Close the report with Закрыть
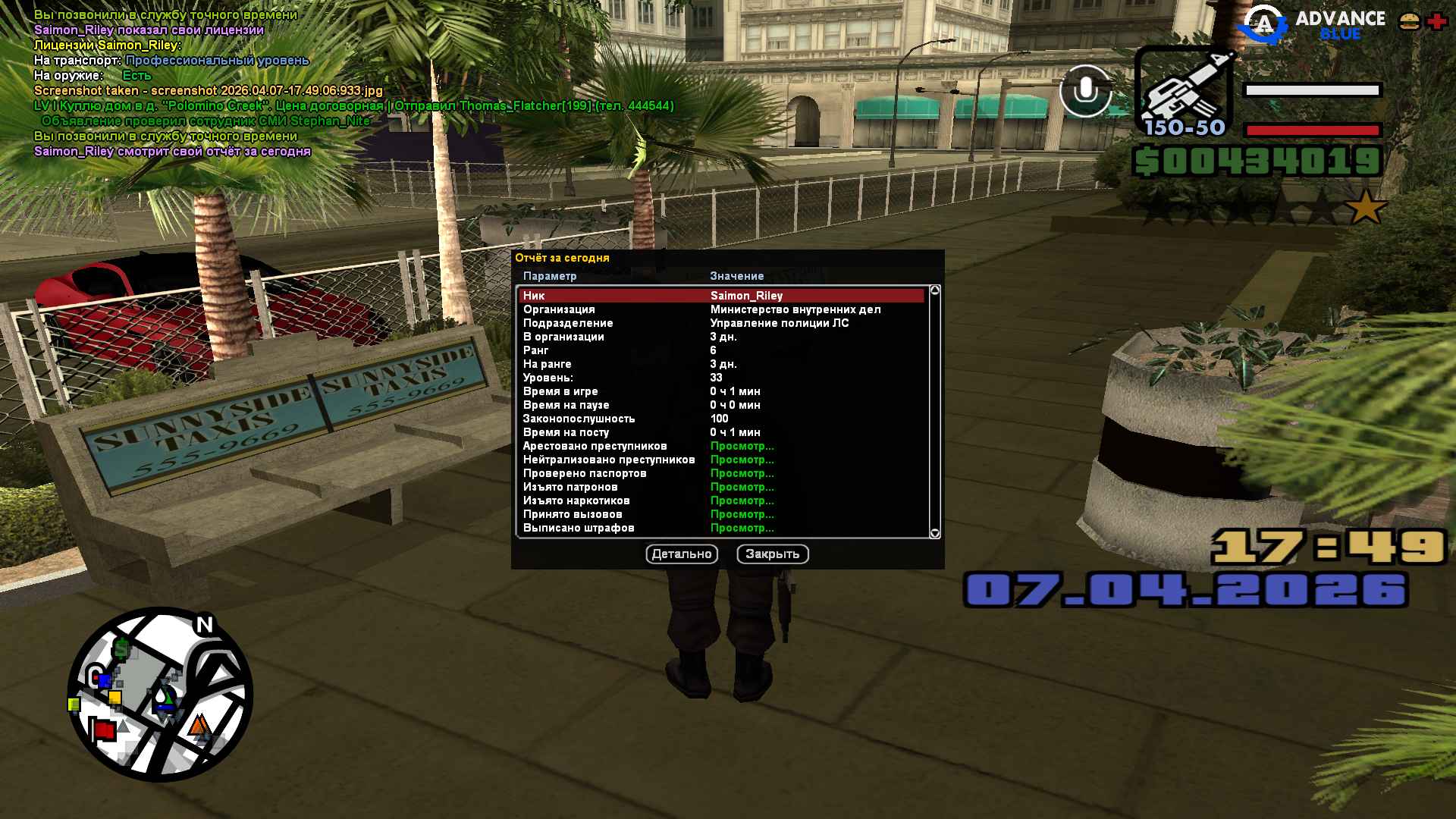The image size is (1456, 819). pyautogui.click(x=772, y=554)
